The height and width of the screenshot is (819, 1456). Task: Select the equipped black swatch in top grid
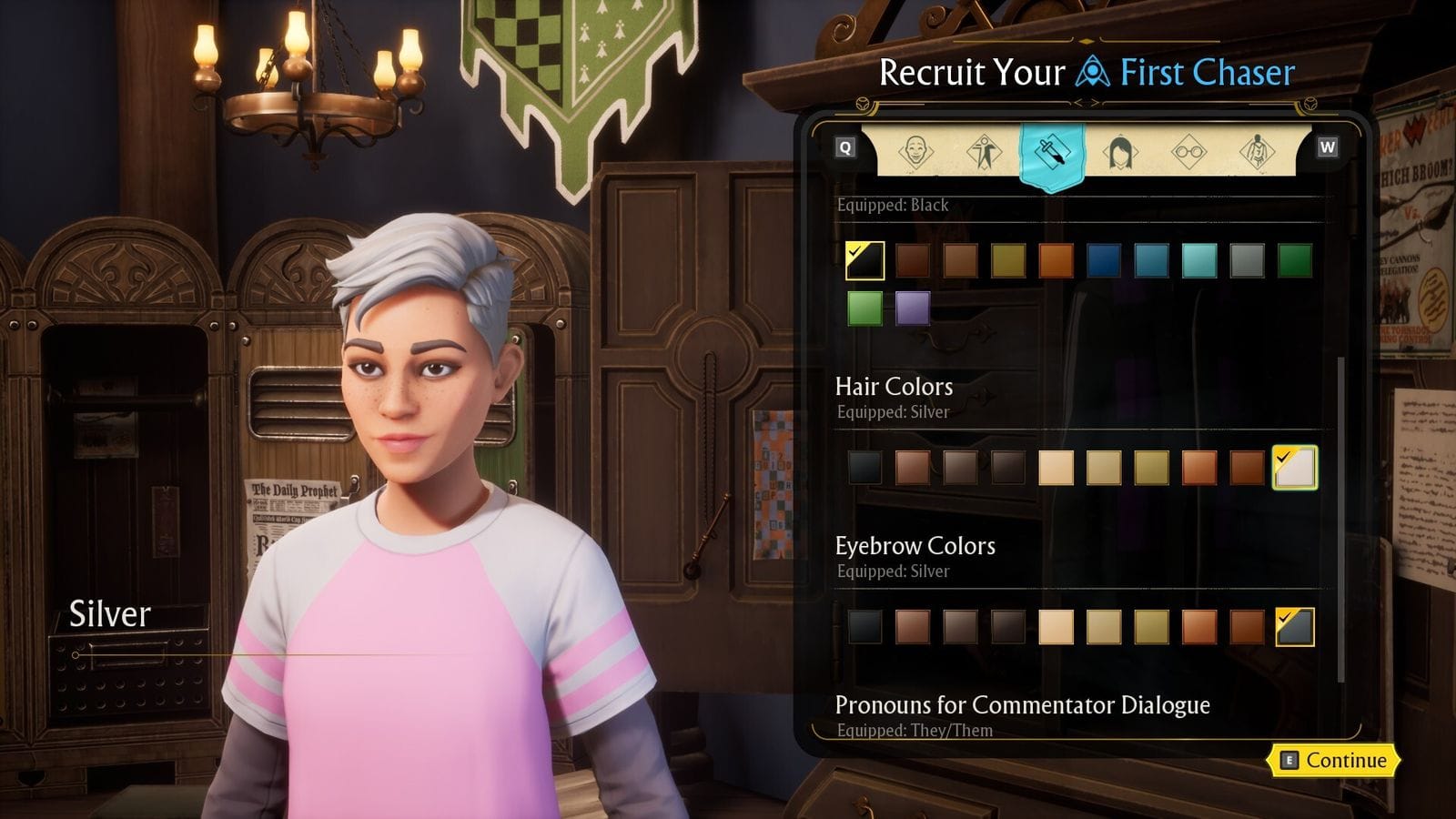(864, 261)
